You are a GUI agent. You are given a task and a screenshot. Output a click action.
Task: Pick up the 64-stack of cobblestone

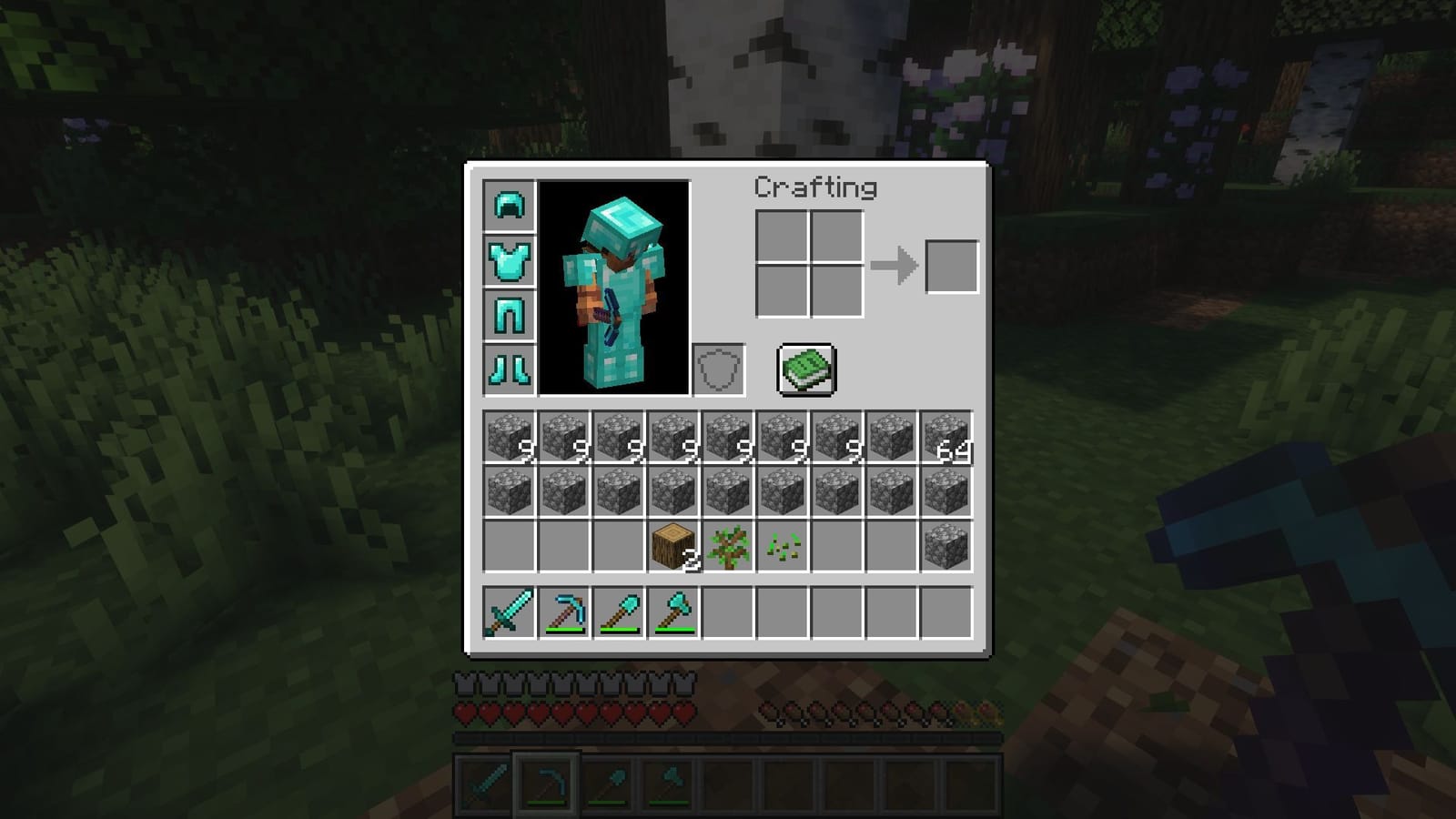948,436
